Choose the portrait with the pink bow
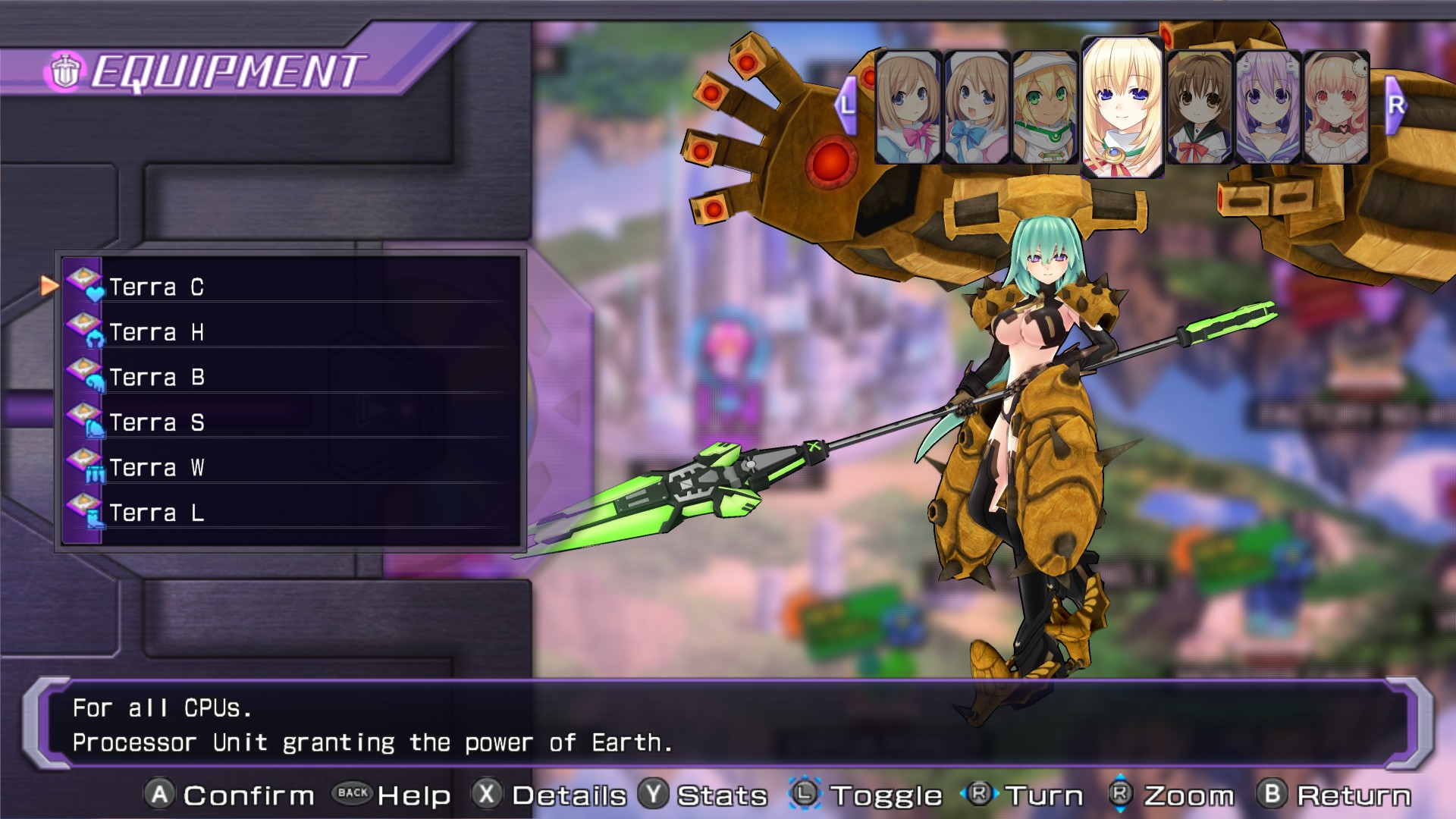The height and width of the screenshot is (819, 1456). (908, 108)
